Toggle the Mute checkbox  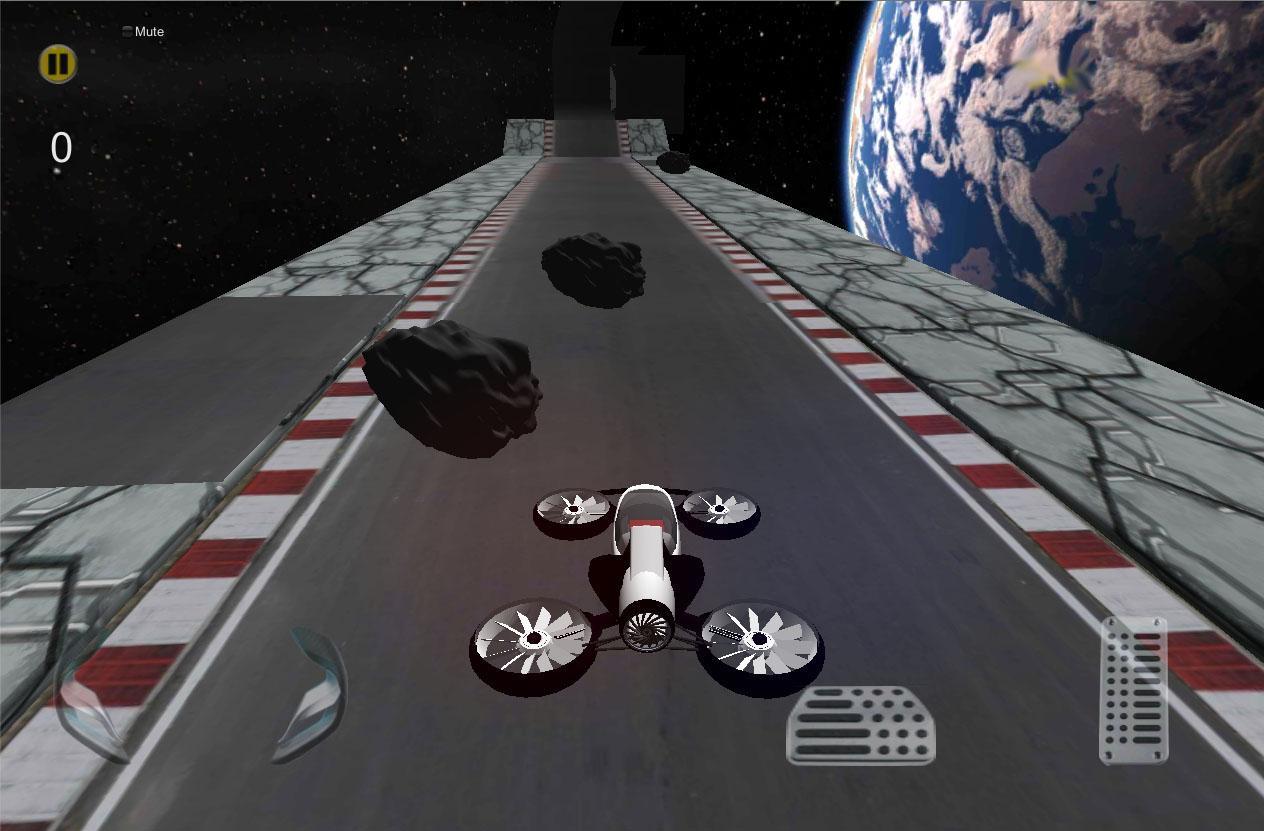pos(127,32)
